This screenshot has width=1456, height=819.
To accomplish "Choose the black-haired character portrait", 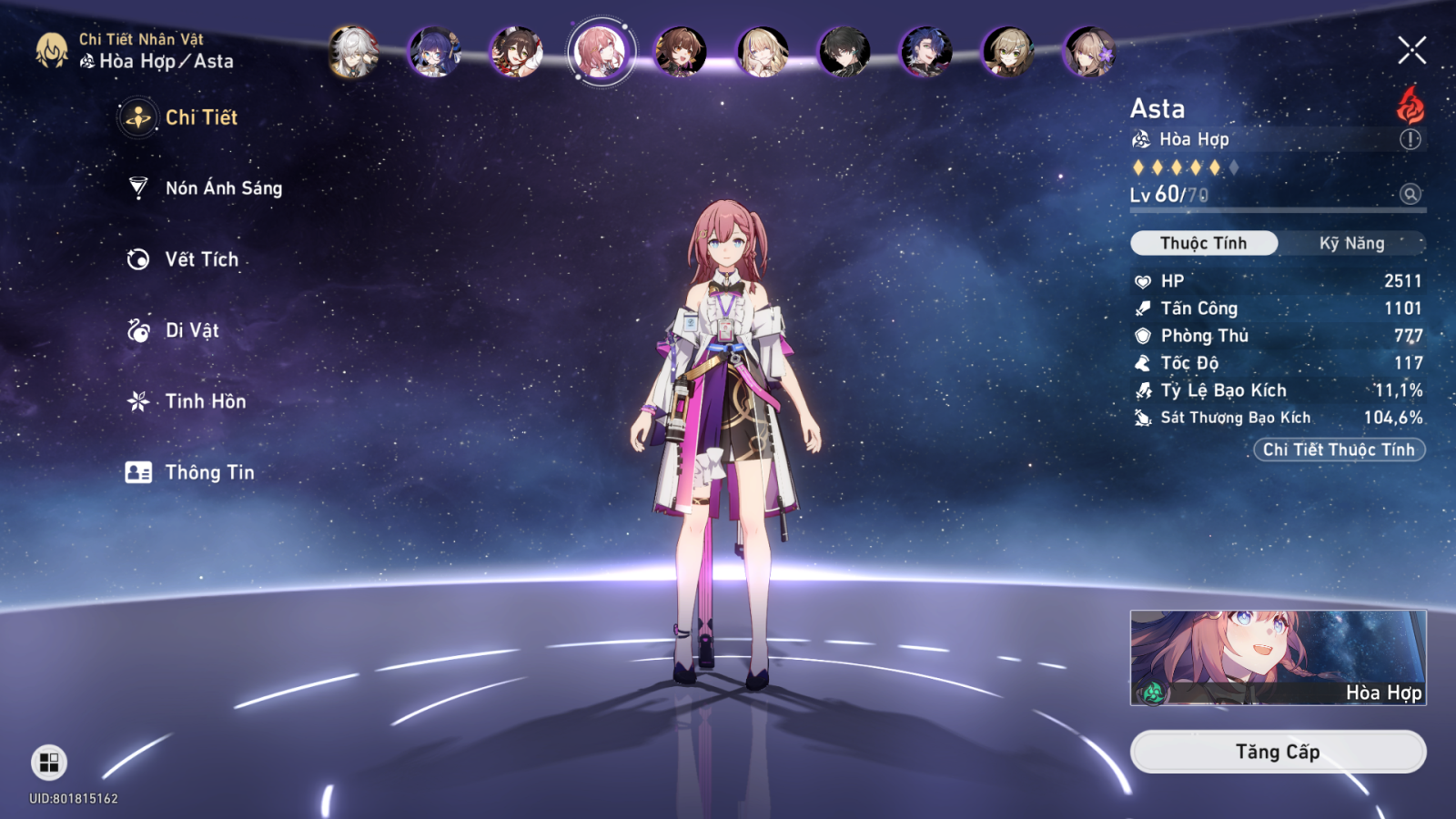I will (844, 51).
